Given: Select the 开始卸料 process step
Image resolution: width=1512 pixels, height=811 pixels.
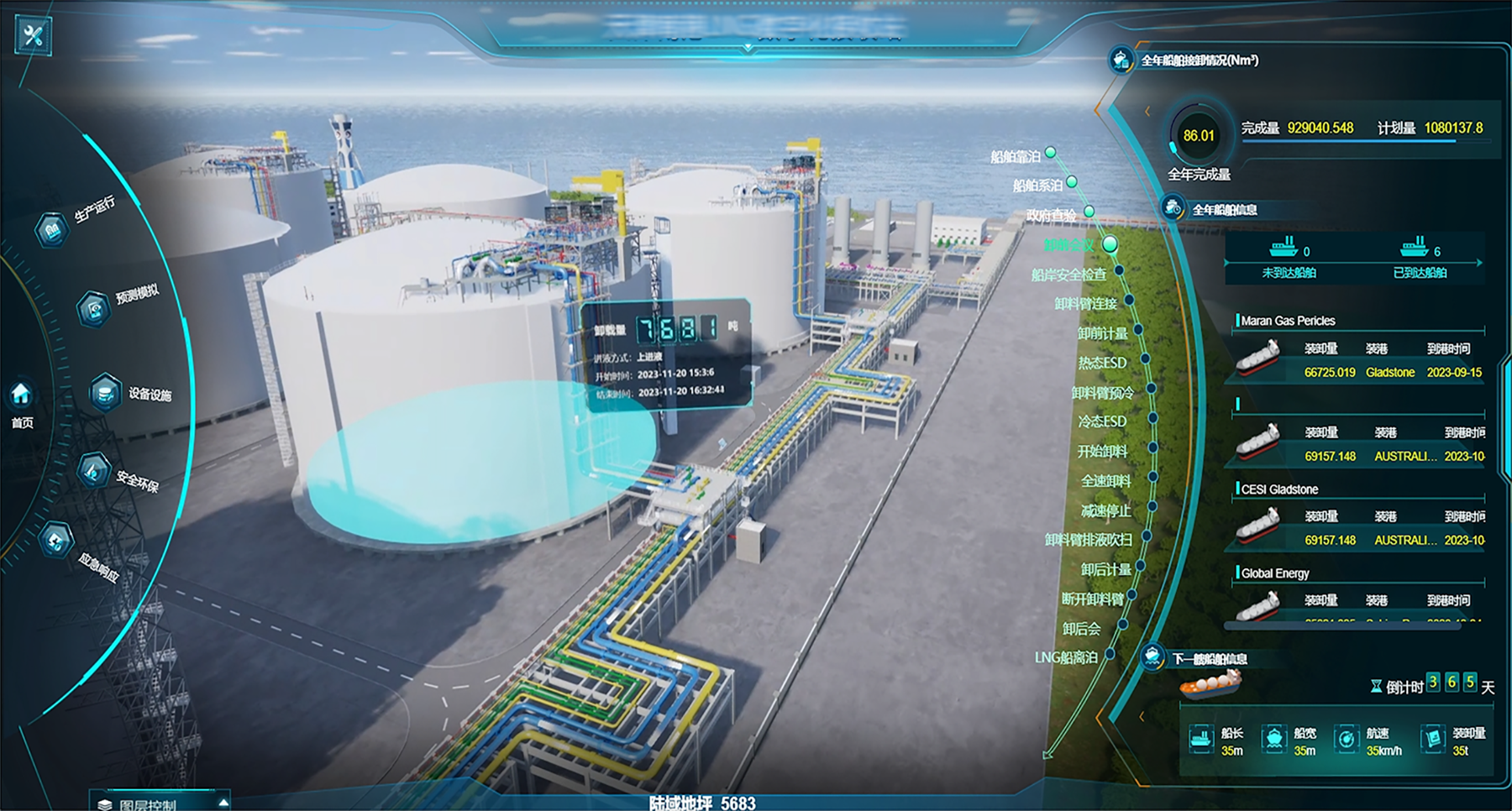Looking at the screenshot, I should (x=1102, y=451).
